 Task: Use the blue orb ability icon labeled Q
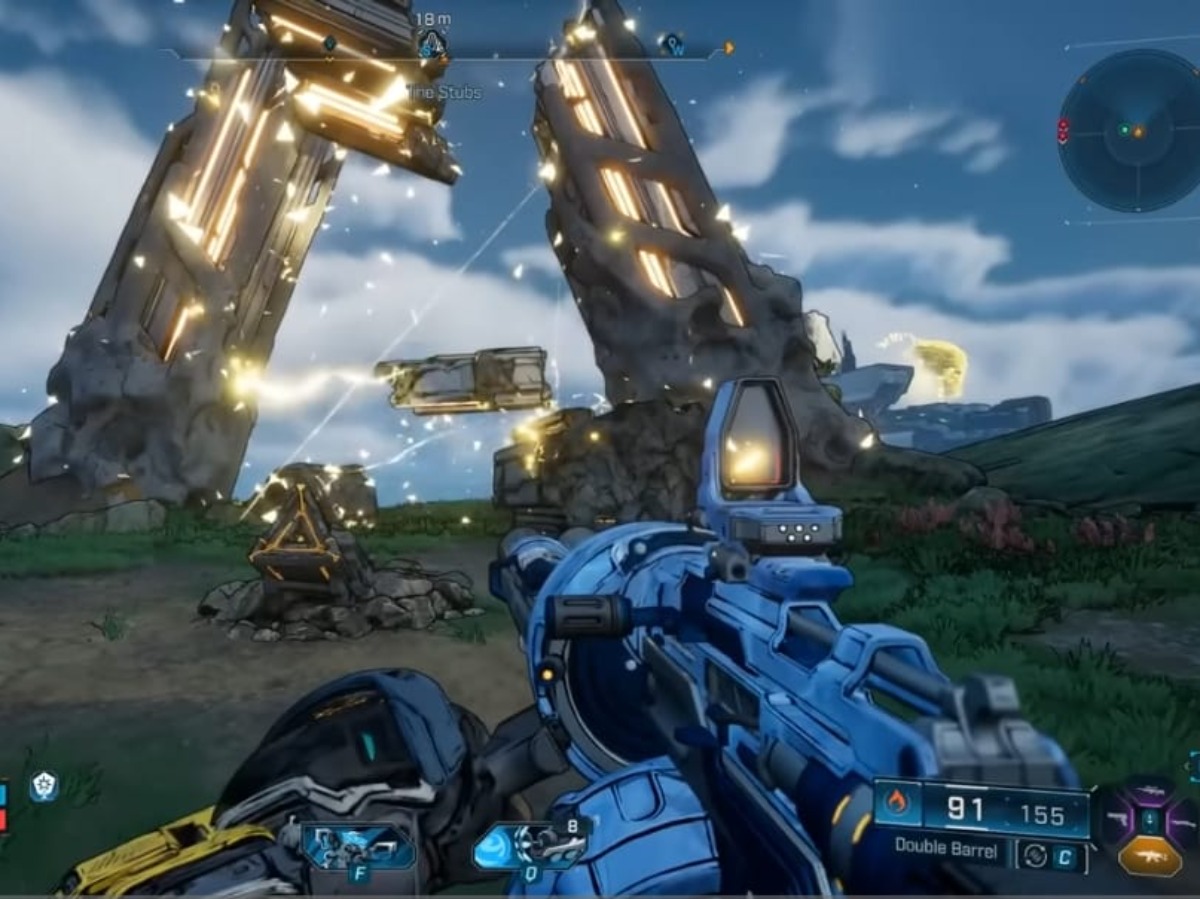530,846
